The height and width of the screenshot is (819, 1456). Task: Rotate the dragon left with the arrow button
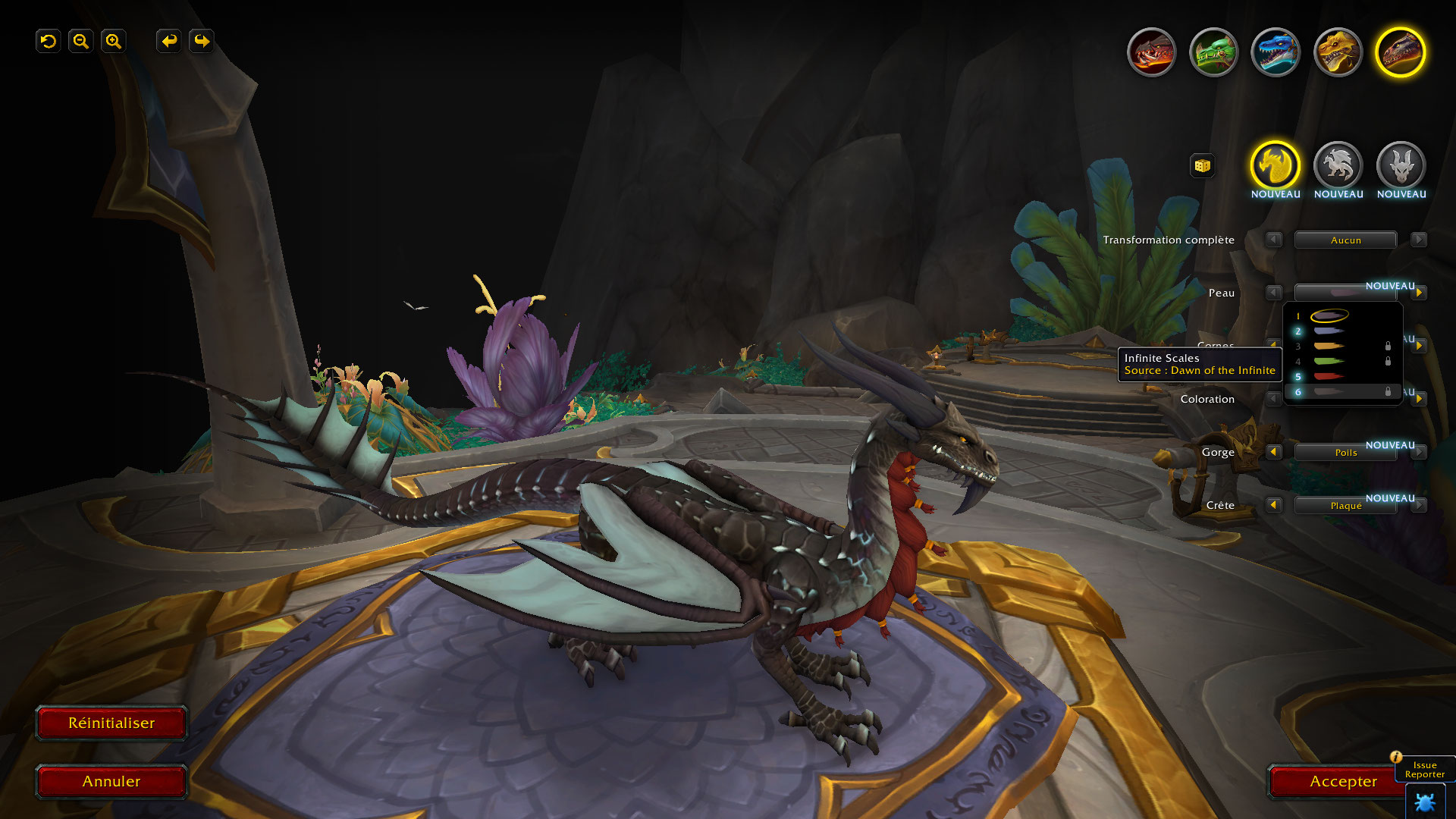tap(169, 41)
